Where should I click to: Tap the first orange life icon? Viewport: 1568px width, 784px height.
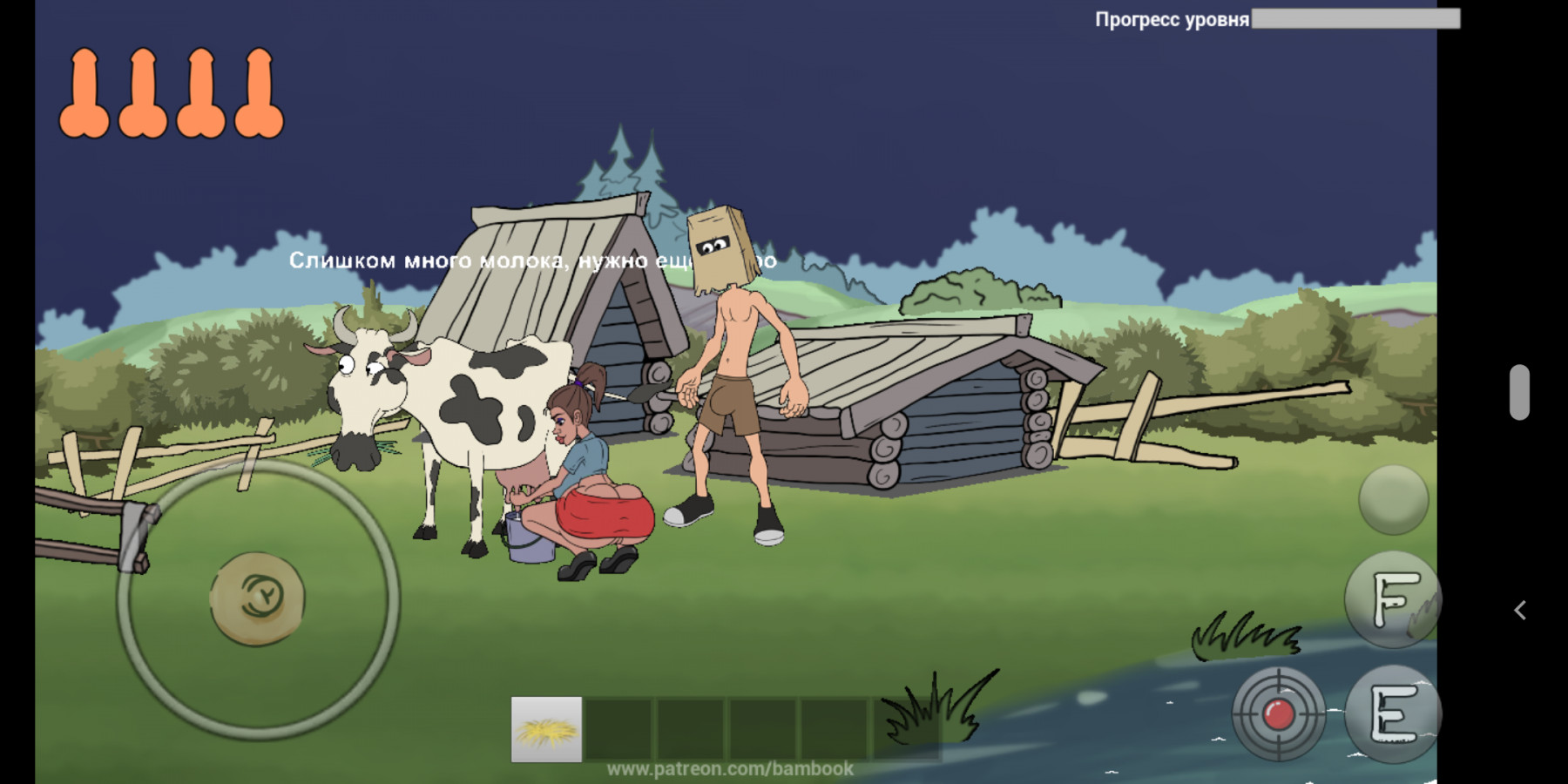click(84, 91)
